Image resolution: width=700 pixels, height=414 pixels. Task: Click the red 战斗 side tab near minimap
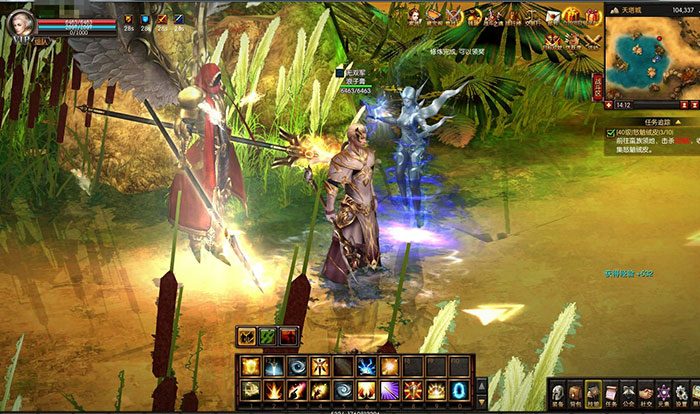coord(600,84)
